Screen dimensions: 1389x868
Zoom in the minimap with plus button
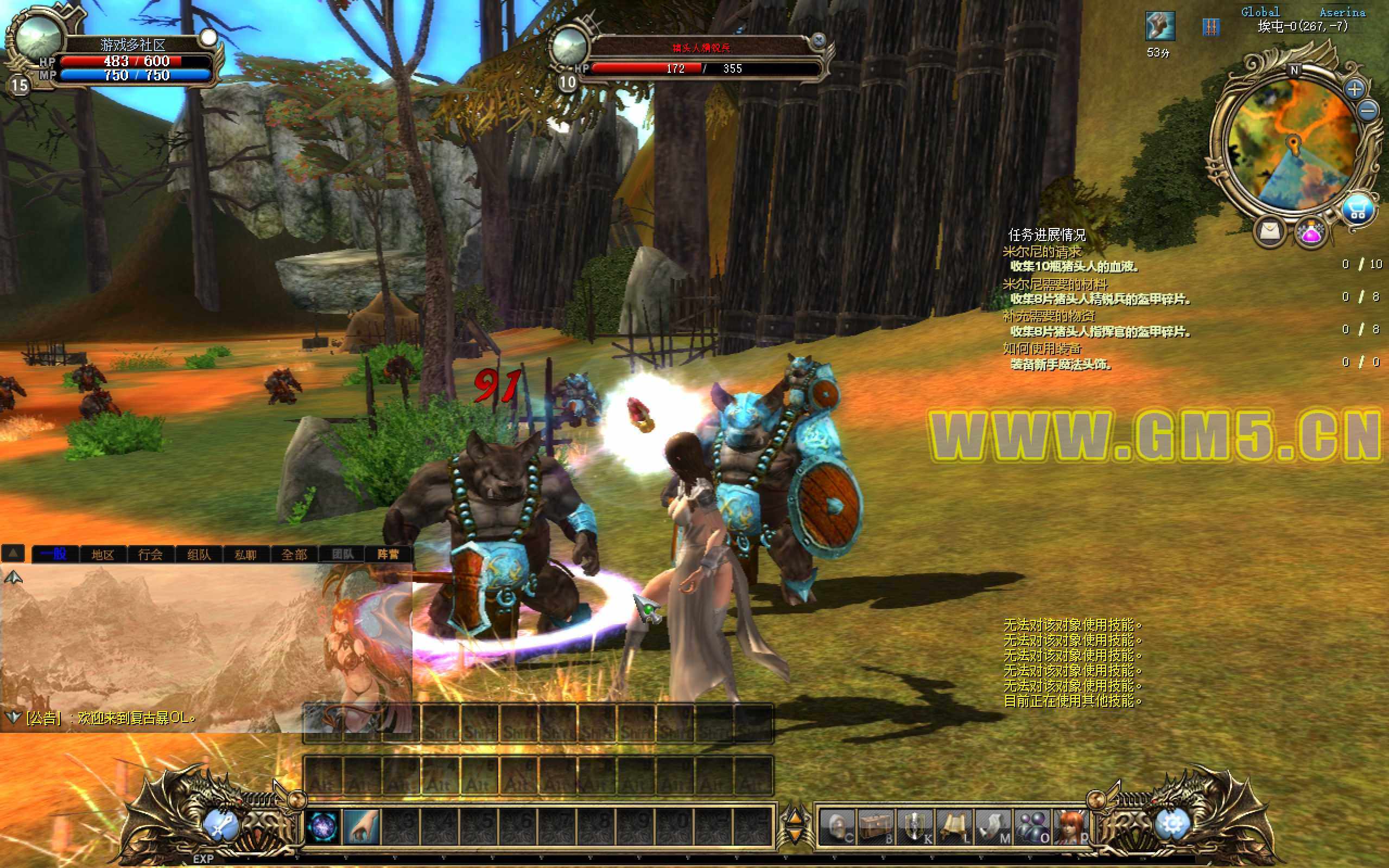[x=1355, y=89]
